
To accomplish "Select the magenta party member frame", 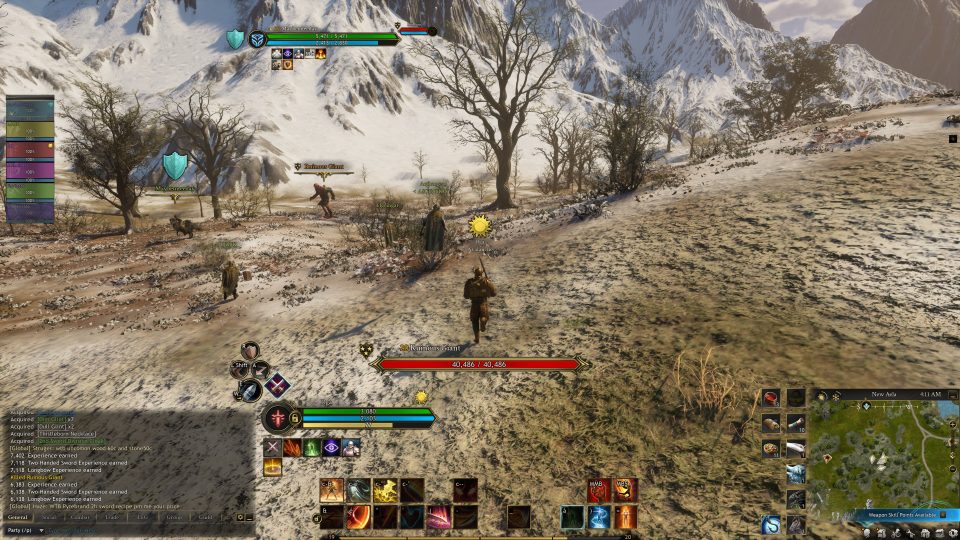I will click(30, 171).
